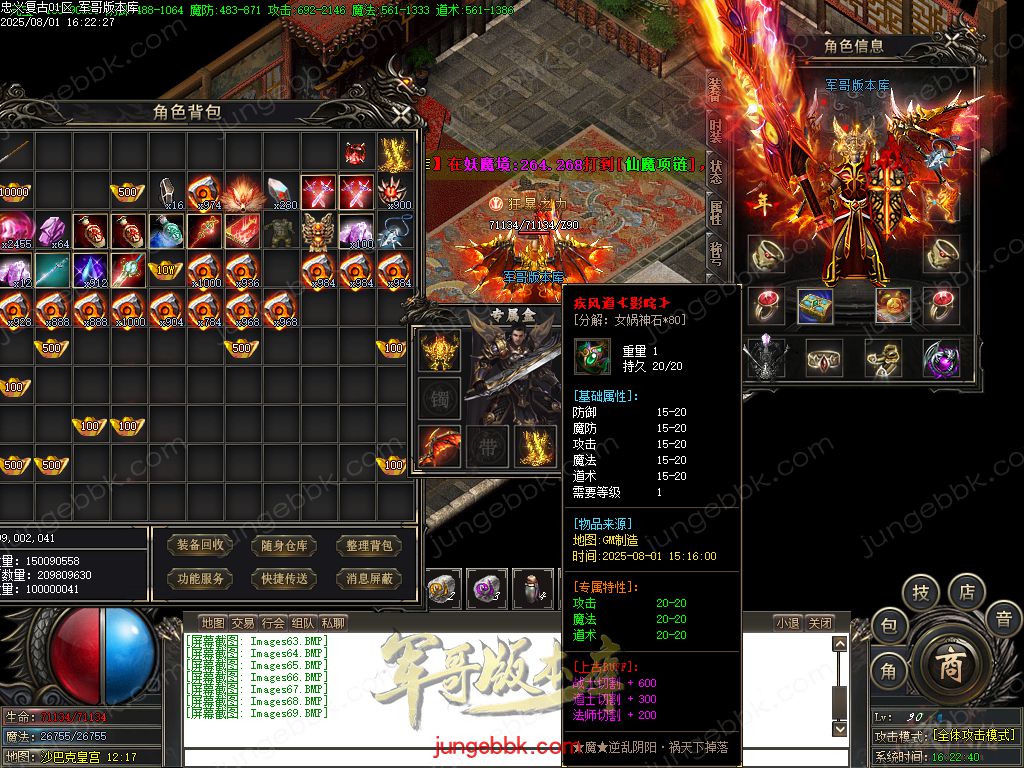Open the 功能服务 services menu
The image size is (1024, 768).
tap(200, 579)
